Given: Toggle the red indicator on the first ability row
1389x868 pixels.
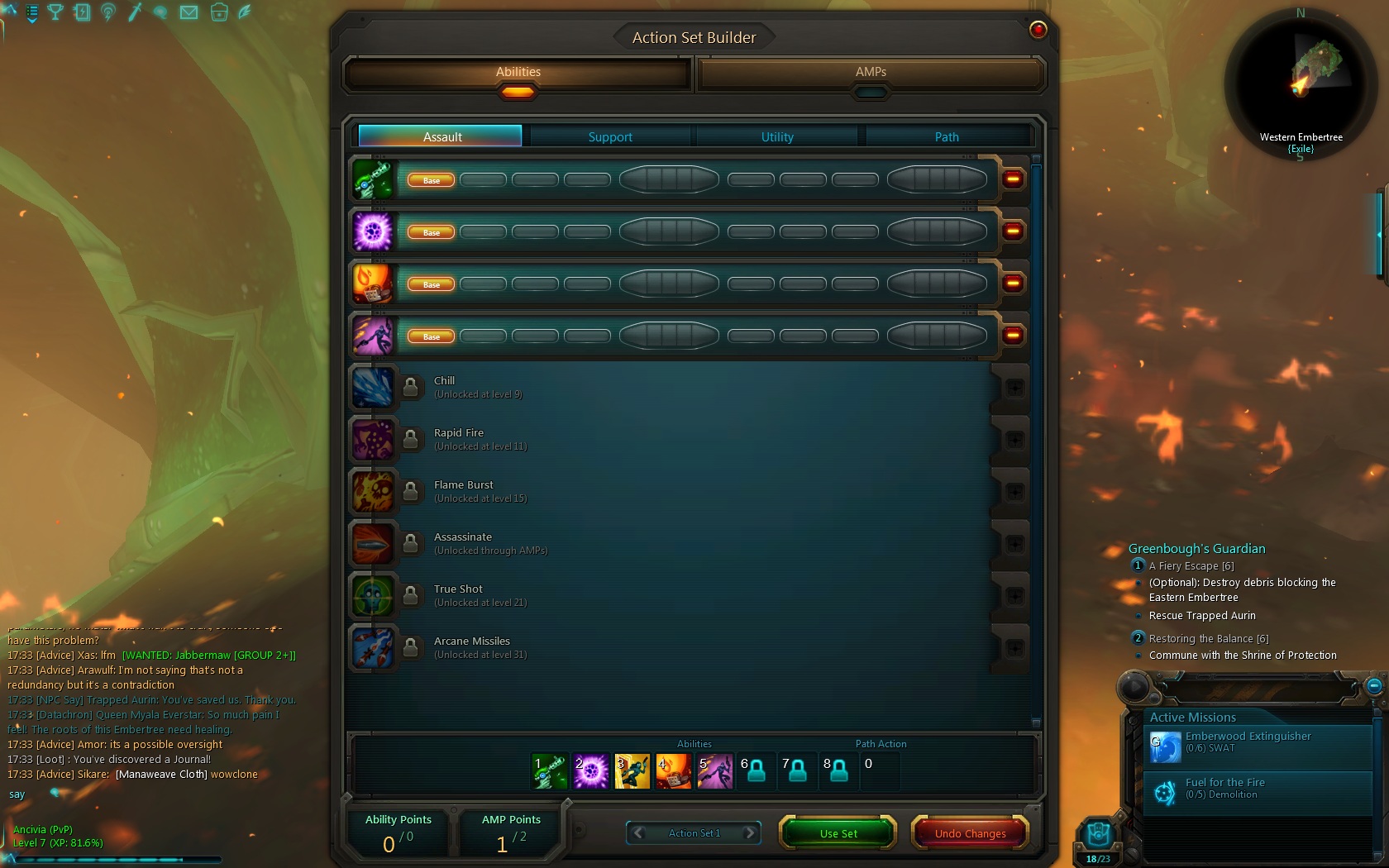Looking at the screenshot, I should pos(1012,179).
